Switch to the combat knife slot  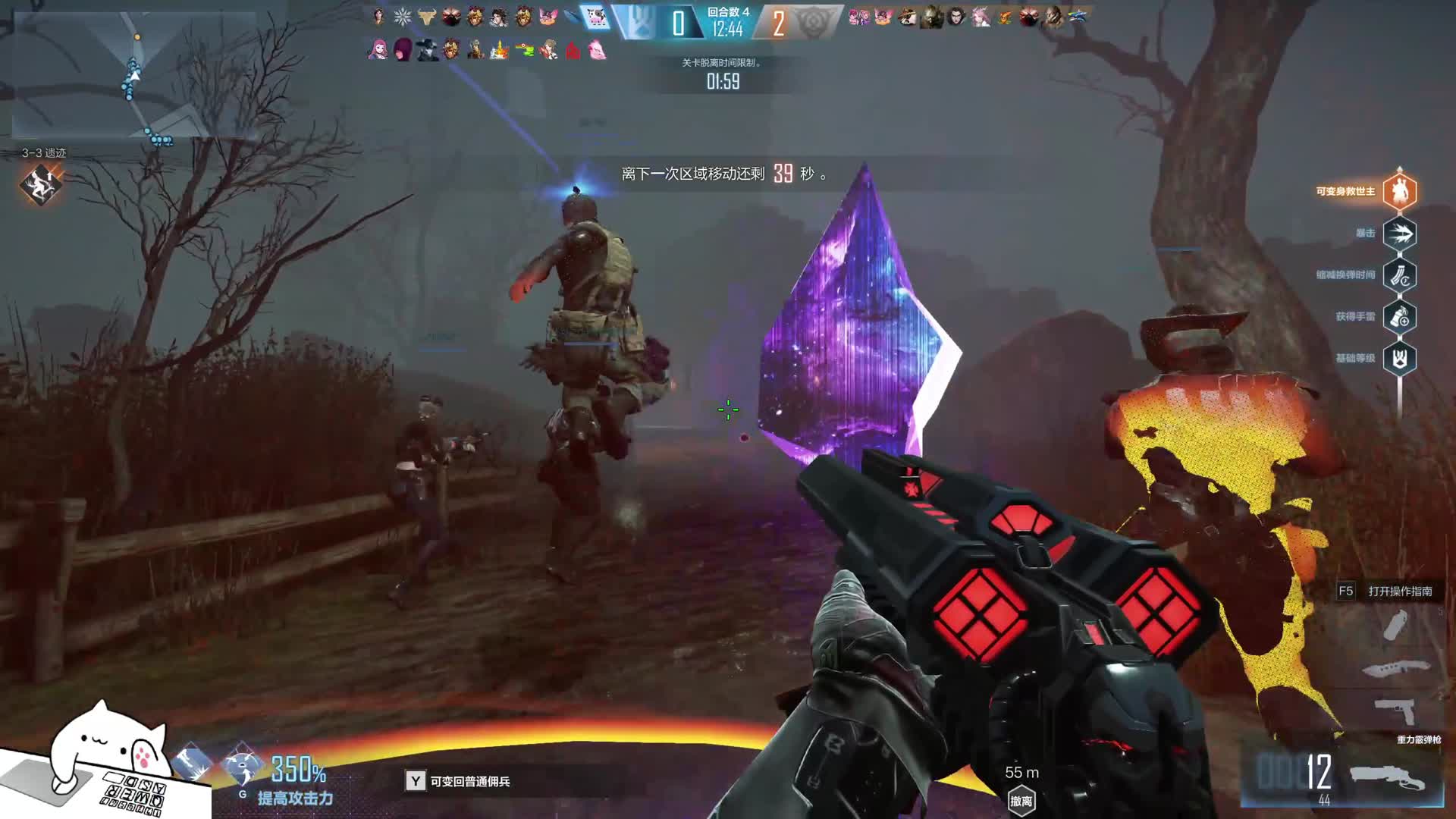pyautogui.click(x=1396, y=669)
